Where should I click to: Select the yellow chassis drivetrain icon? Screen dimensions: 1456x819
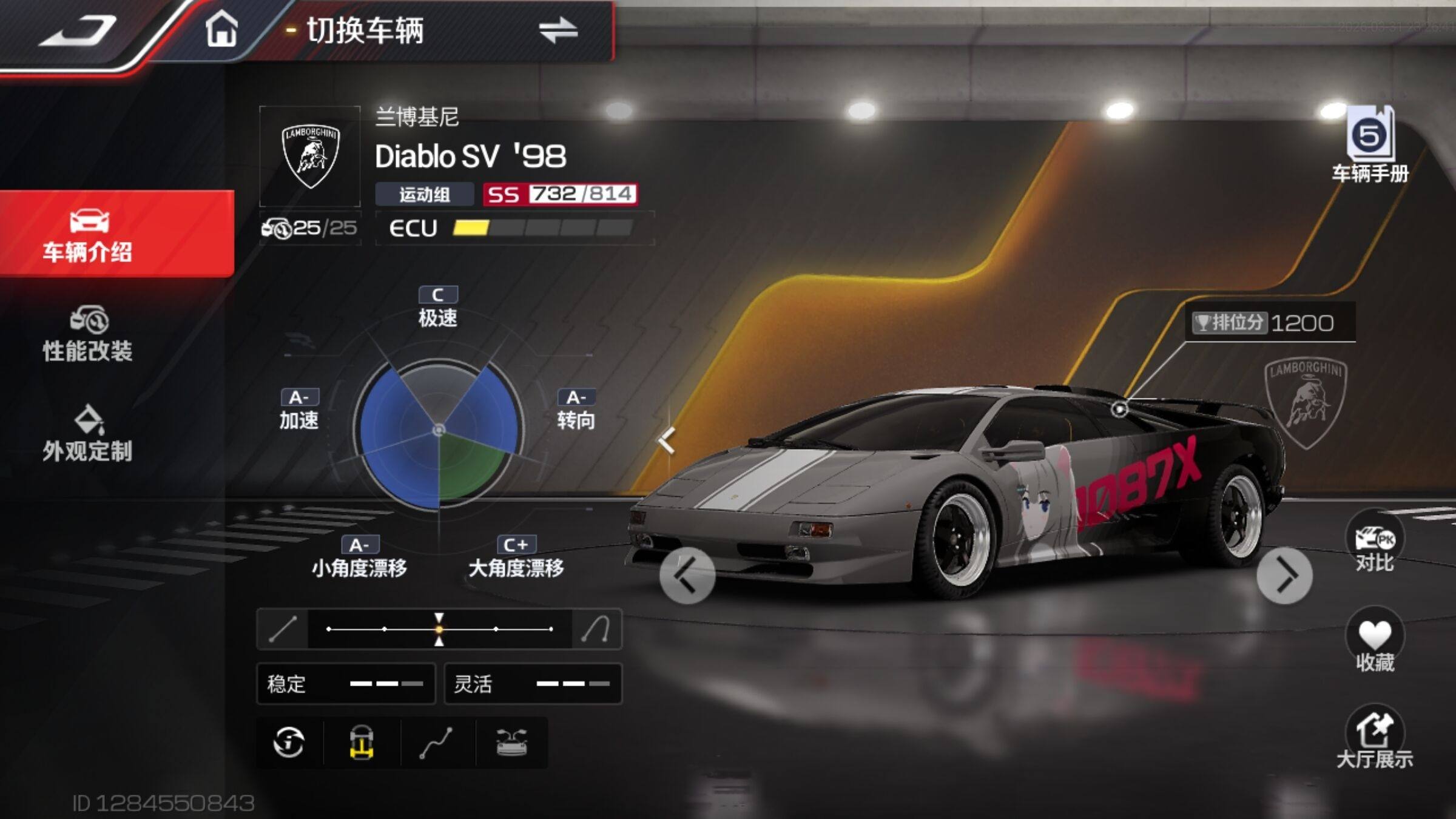coord(362,742)
